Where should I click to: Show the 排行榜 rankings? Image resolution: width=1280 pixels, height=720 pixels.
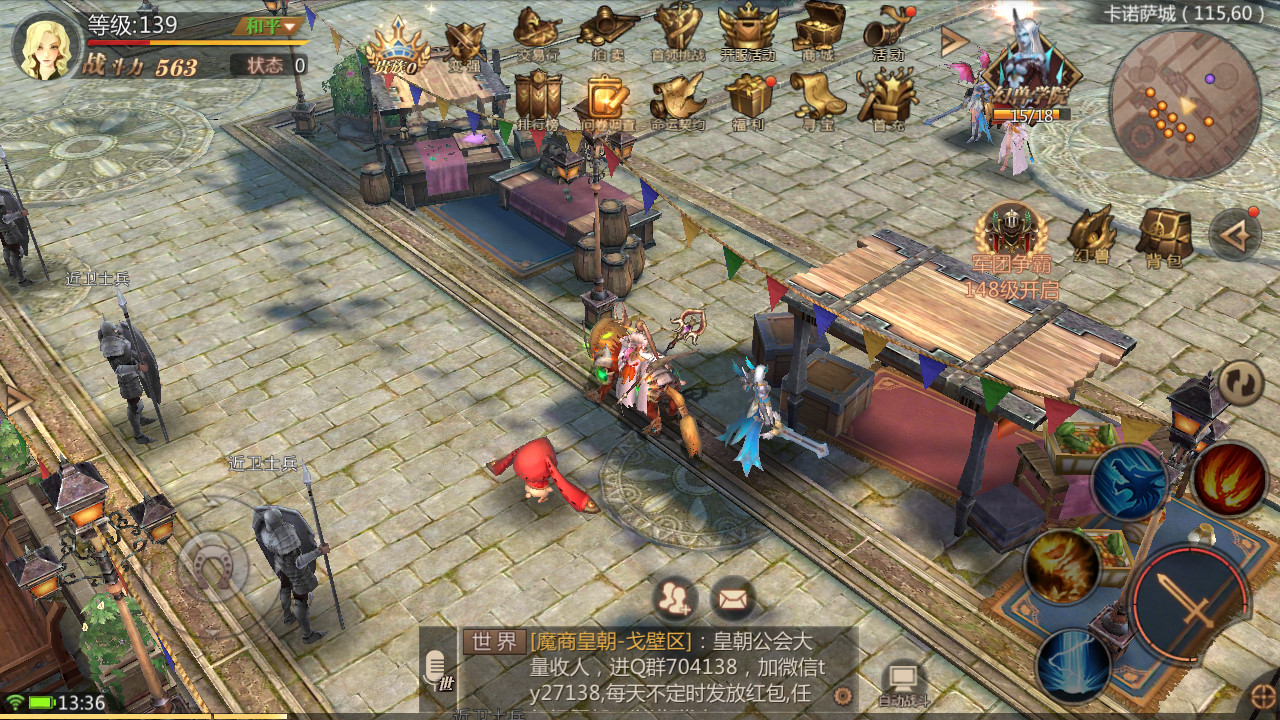(x=537, y=99)
